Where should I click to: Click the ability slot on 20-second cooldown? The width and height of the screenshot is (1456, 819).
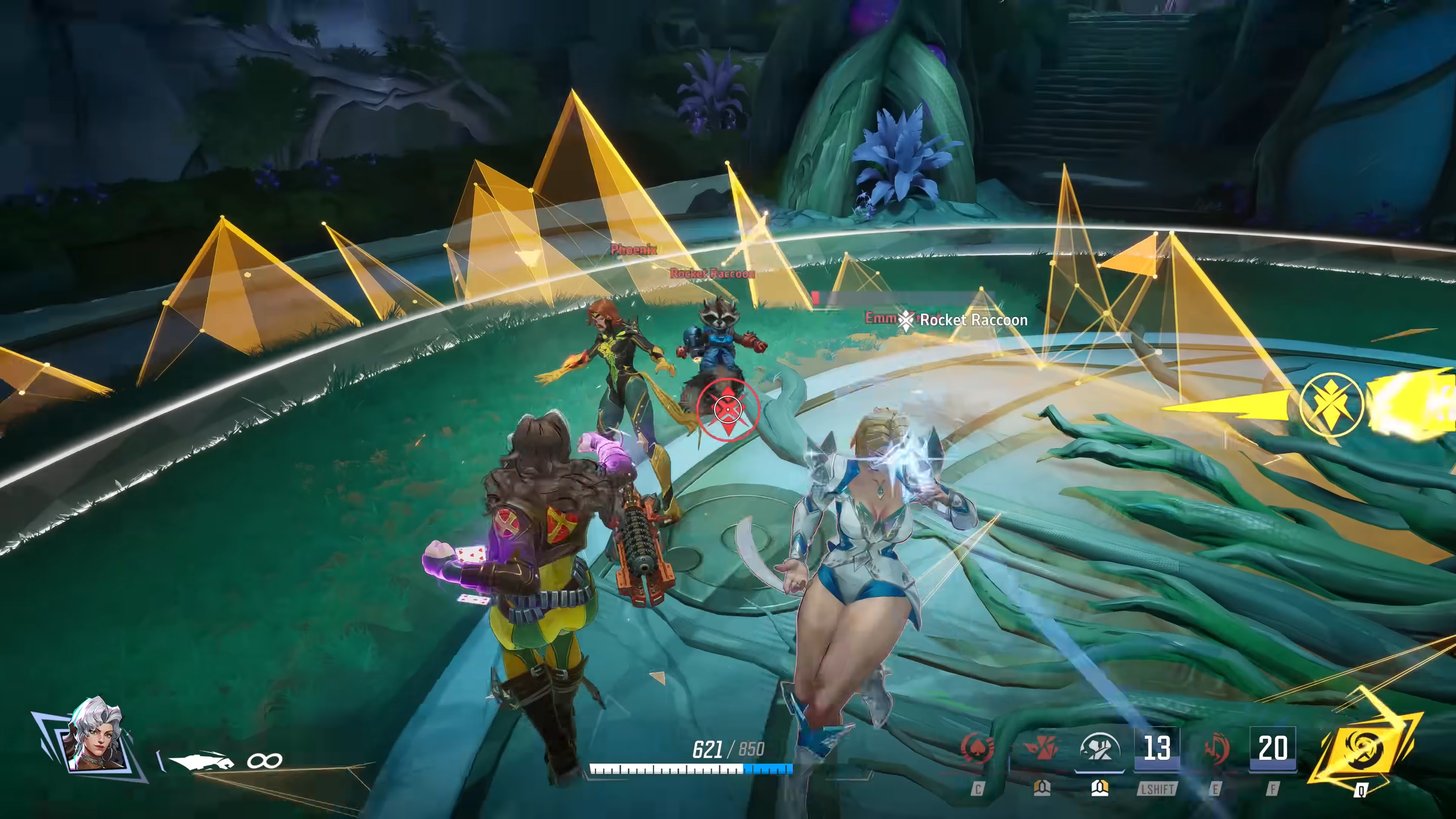(x=1272, y=748)
